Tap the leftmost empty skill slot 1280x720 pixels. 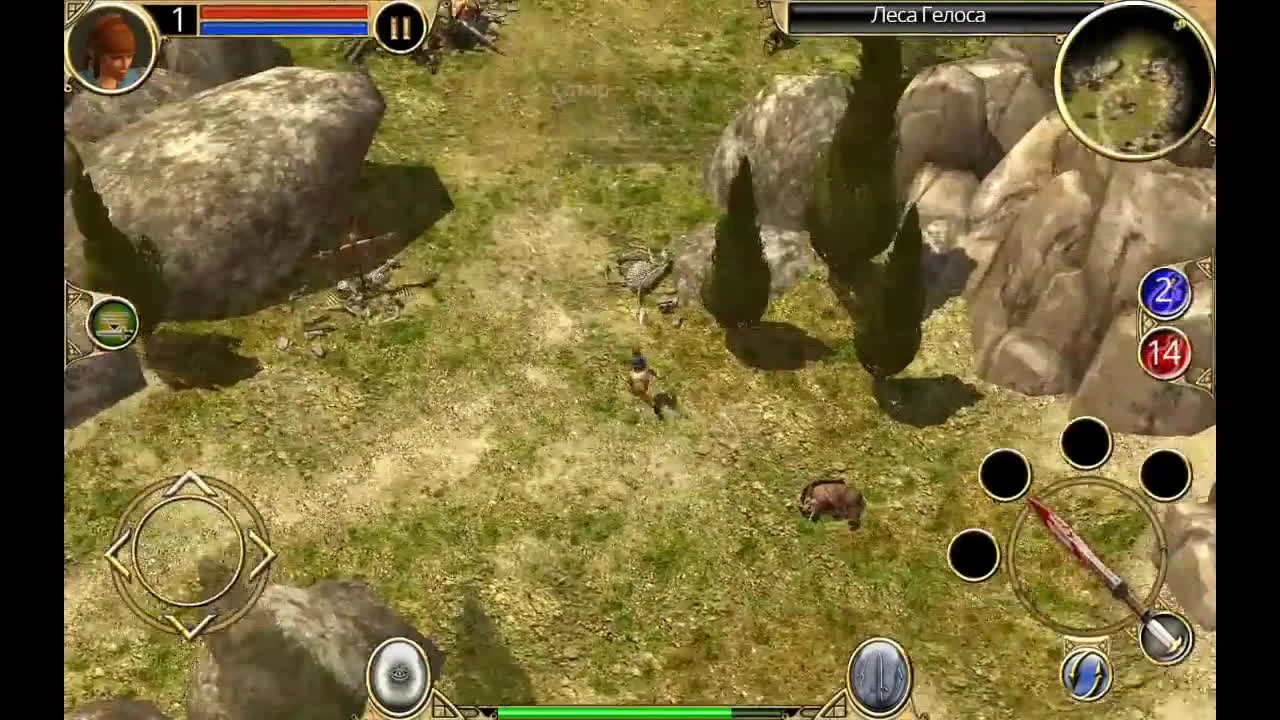(x=975, y=558)
